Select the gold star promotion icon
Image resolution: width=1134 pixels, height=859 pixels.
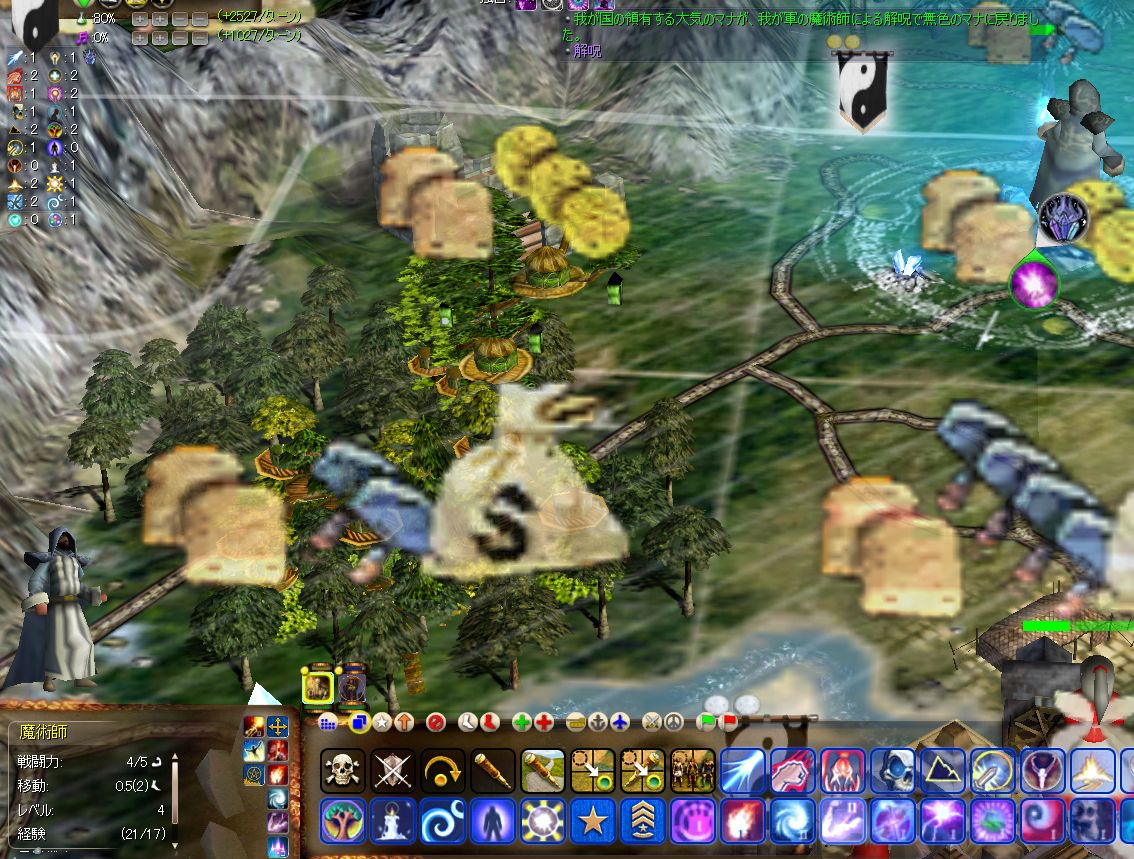(x=593, y=820)
